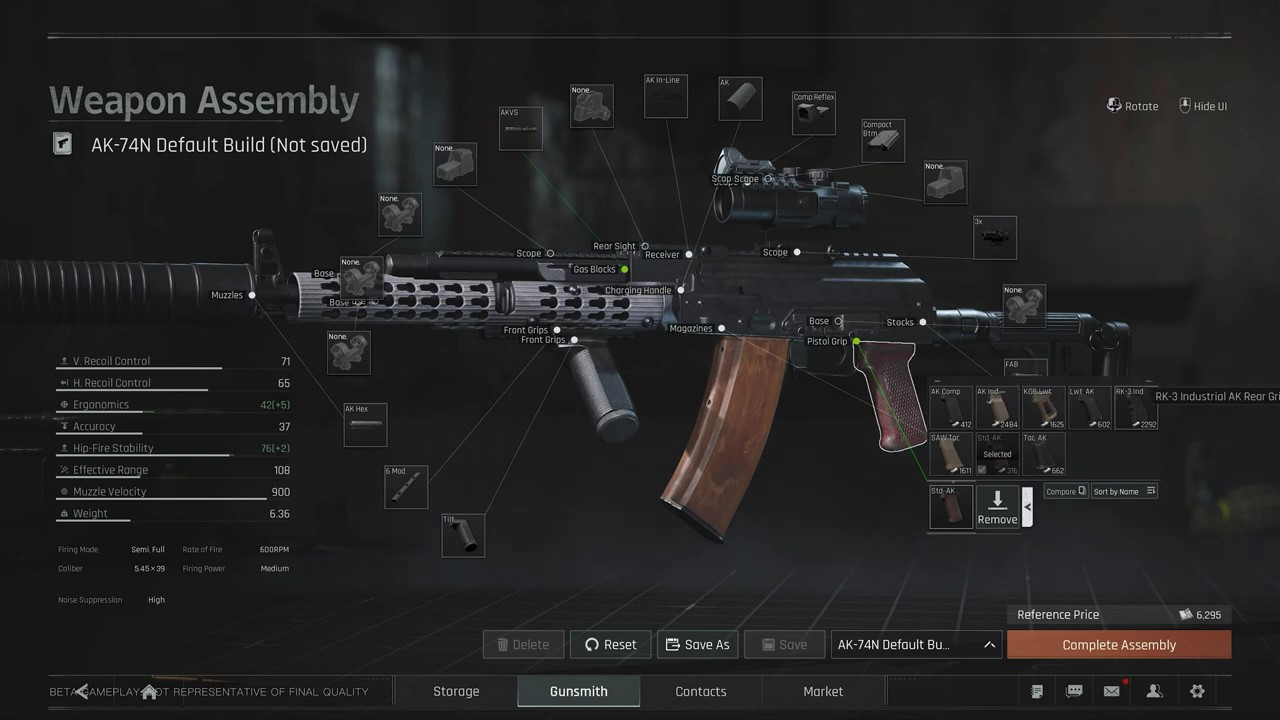Viewport: 1280px width, 720px height.
Task: Open the Sort by Name dropdown
Action: point(1124,491)
